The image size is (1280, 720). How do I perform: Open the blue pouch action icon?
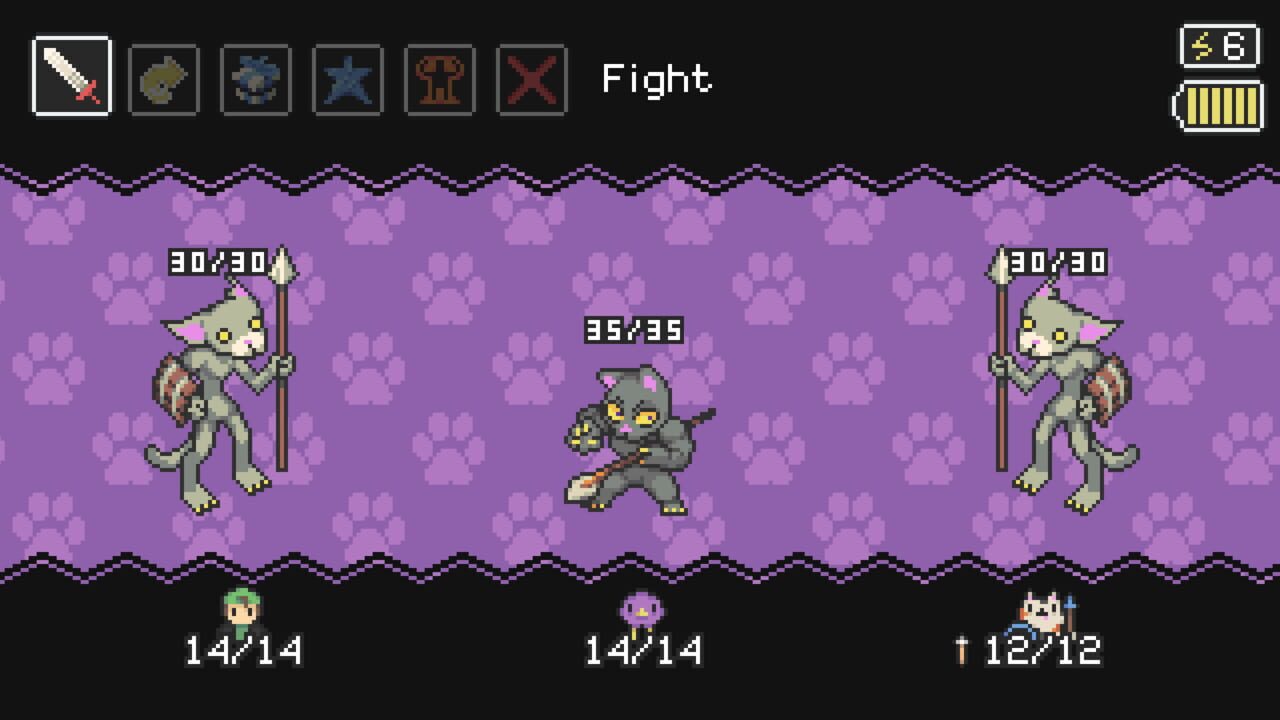click(x=255, y=81)
